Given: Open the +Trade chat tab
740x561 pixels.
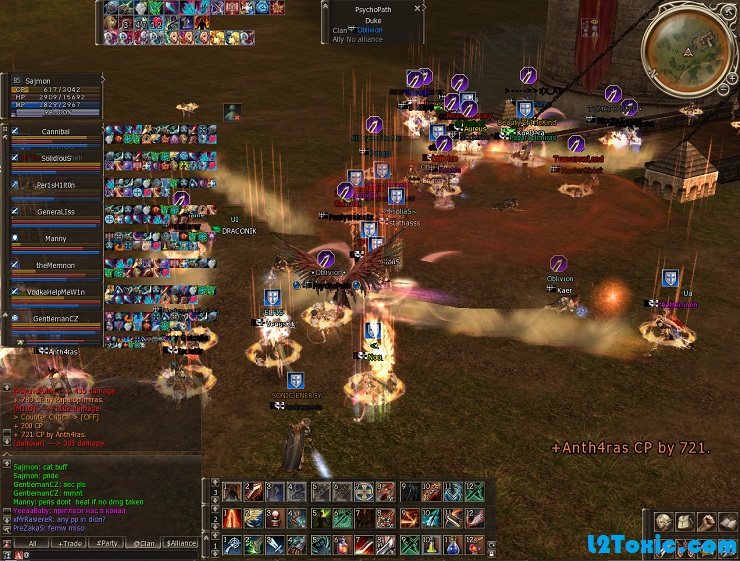Looking at the screenshot, I should pyautogui.click(x=70, y=543).
